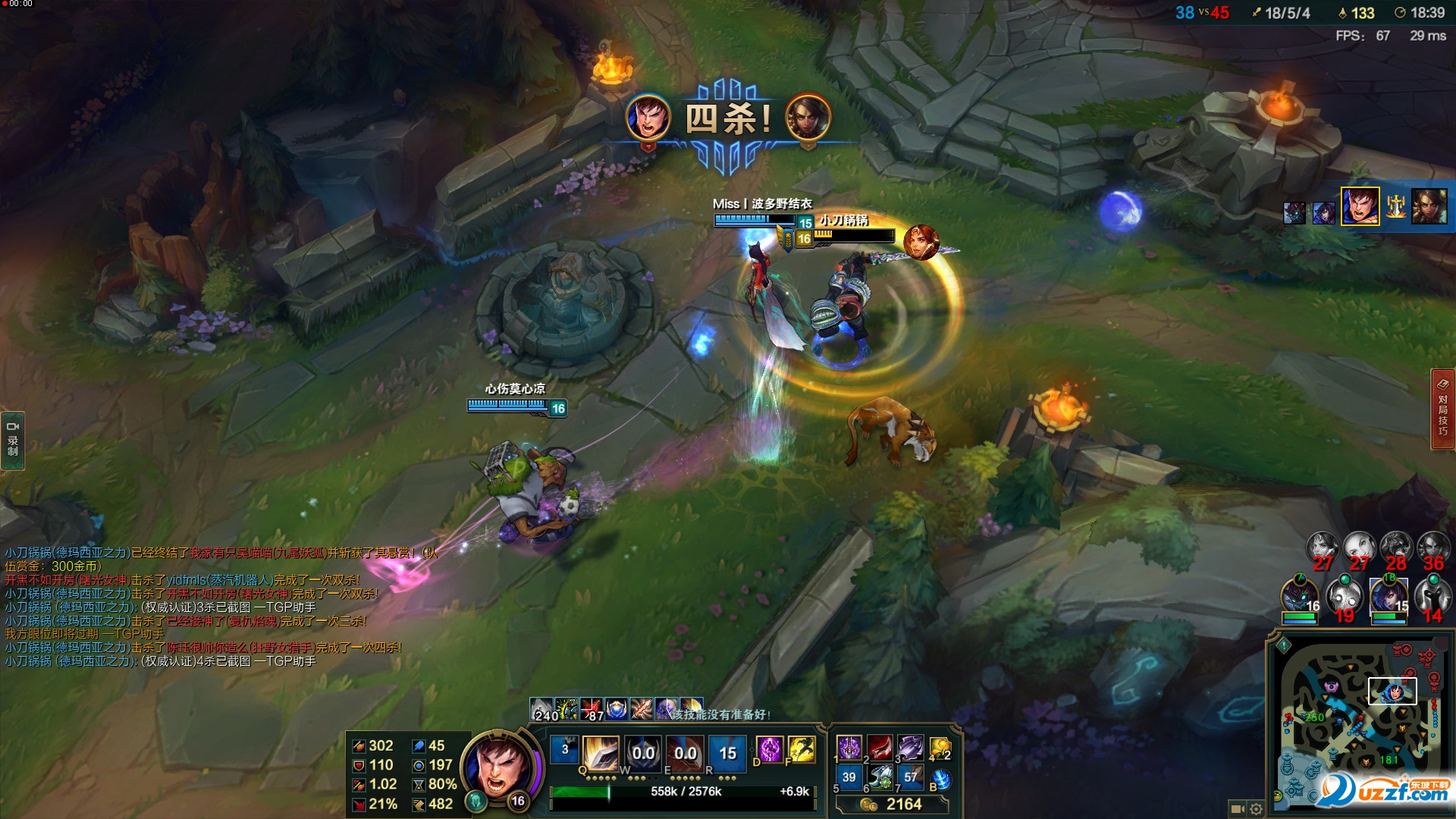Use the purple sword item in slot 1
This screenshot has width=1456, height=819.
pyautogui.click(x=849, y=748)
